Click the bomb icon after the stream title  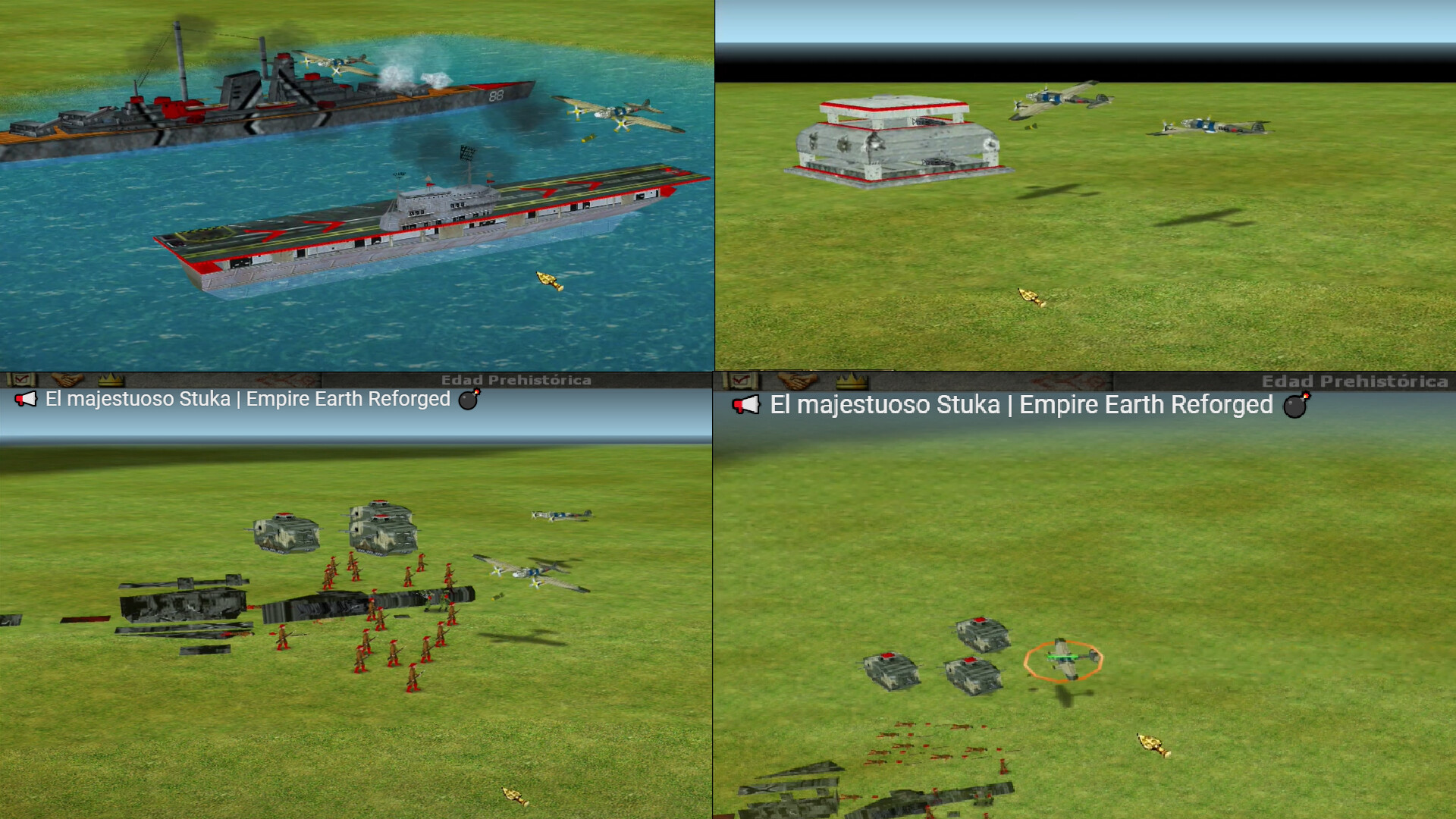[468, 400]
